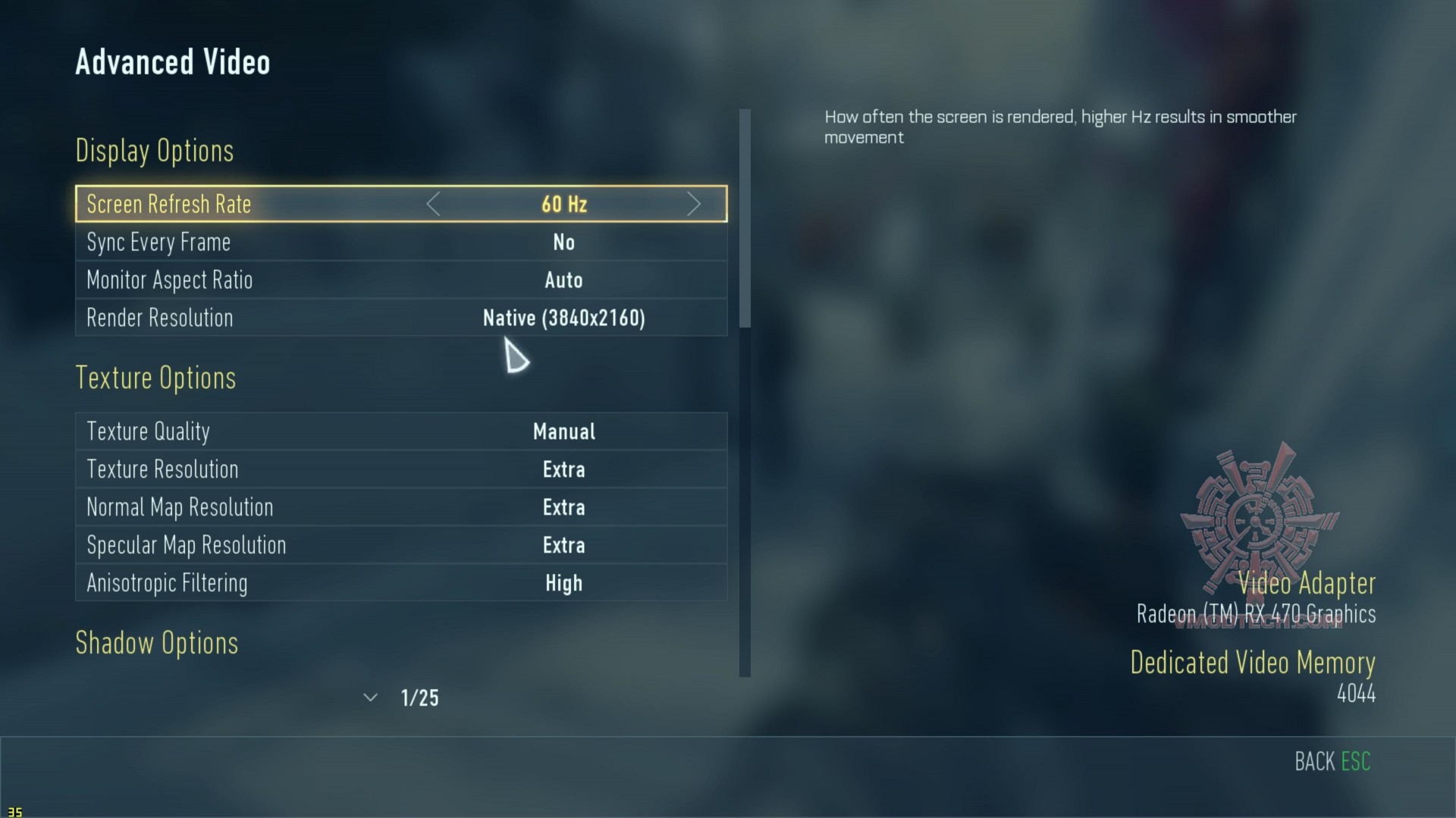This screenshot has height=818, width=1456.
Task: Click the left arrow for Screen Refresh Rate
Action: [433, 204]
